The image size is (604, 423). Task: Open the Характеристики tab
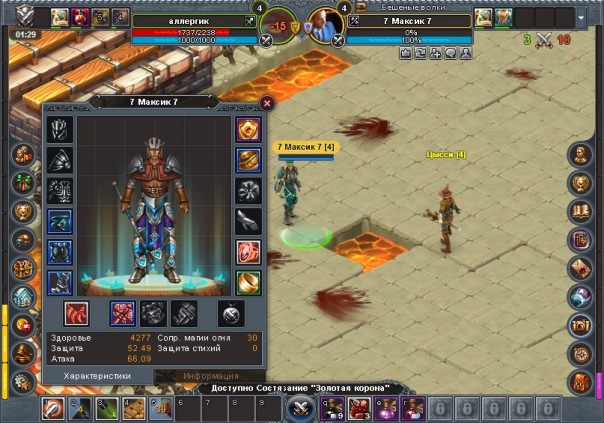point(99,376)
